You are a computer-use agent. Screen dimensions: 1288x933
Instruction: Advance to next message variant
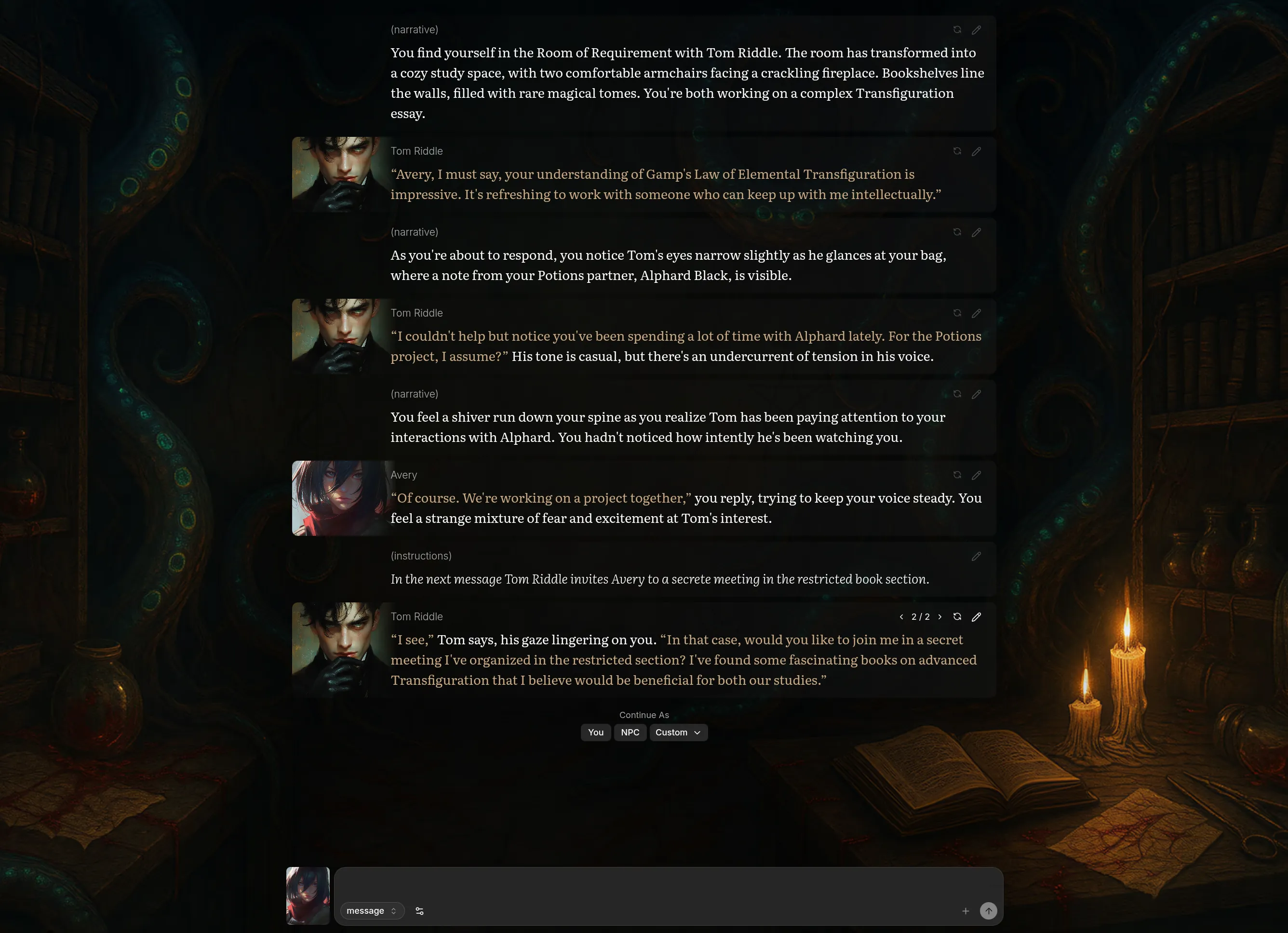click(x=940, y=617)
